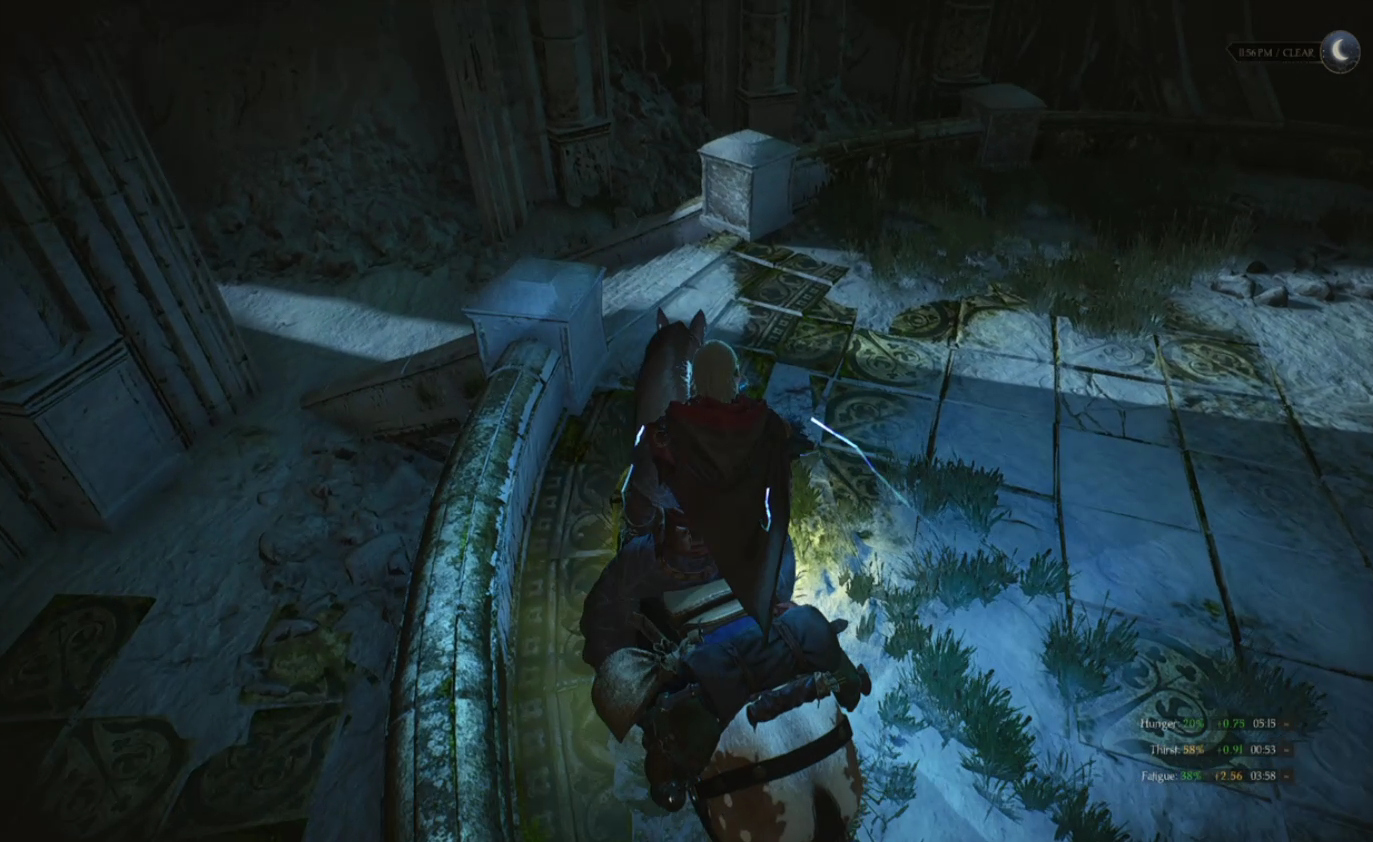The width and height of the screenshot is (1373, 842).
Task: Click the crescent moon time-of-day icon
Action: [x=1339, y=51]
